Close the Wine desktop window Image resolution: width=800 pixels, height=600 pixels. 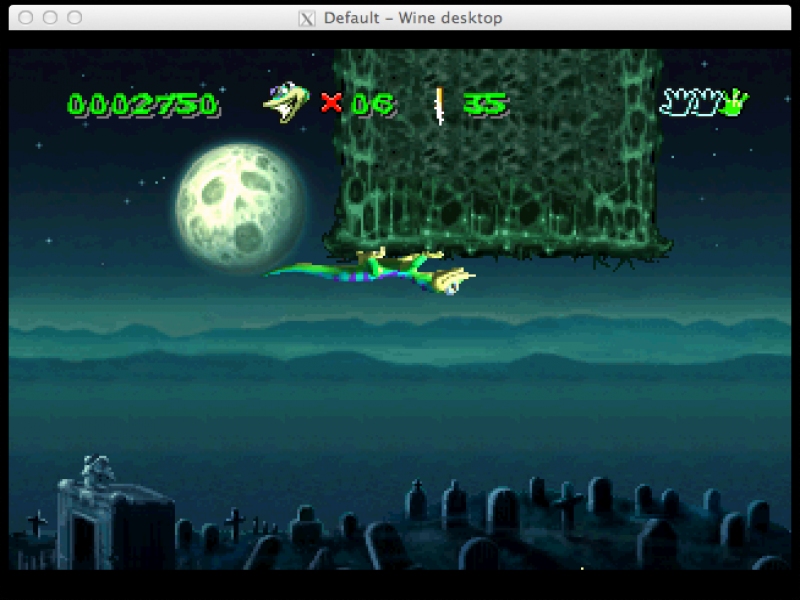26,18
